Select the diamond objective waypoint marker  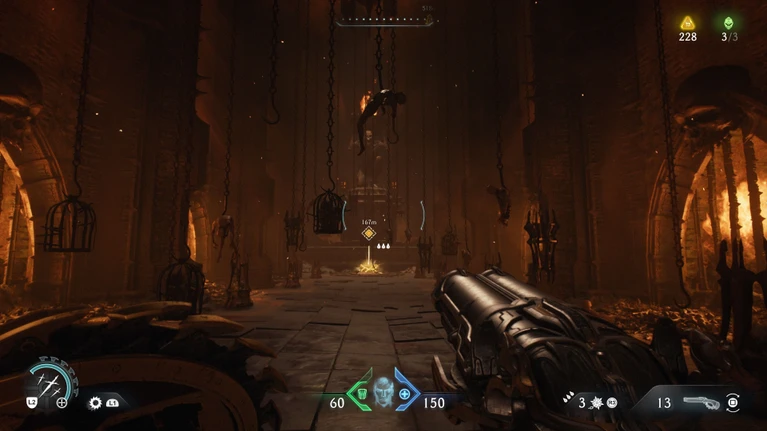pyautogui.click(x=369, y=233)
